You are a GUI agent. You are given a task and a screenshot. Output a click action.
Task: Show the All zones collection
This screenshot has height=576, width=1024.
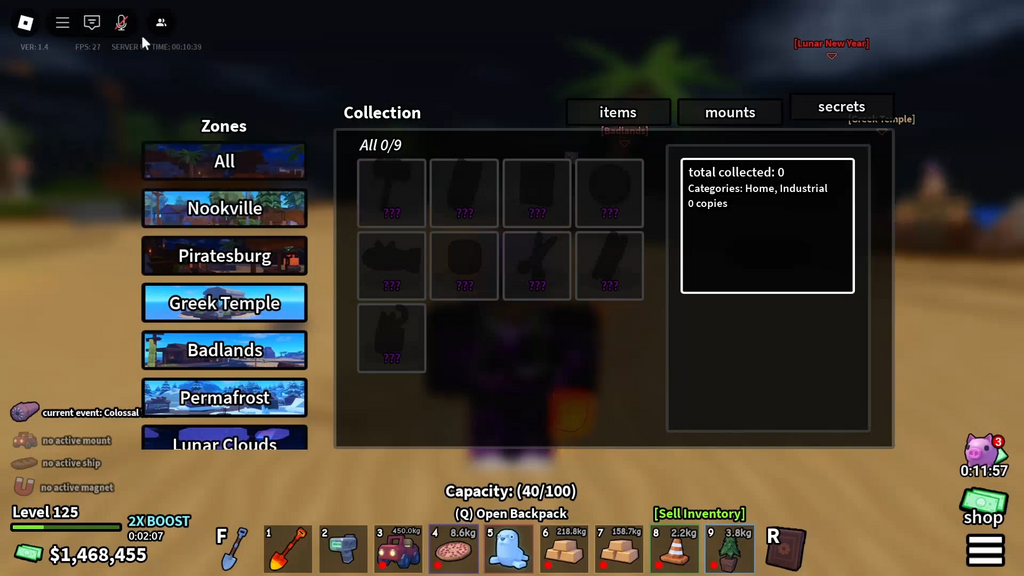tap(224, 161)
